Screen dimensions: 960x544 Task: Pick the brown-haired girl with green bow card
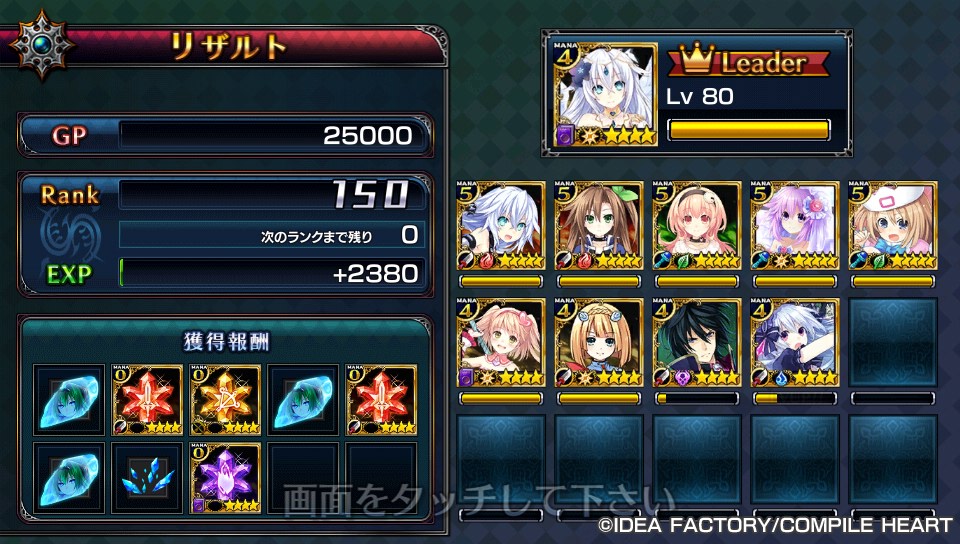pyautogui.click(x=599, y=226)
